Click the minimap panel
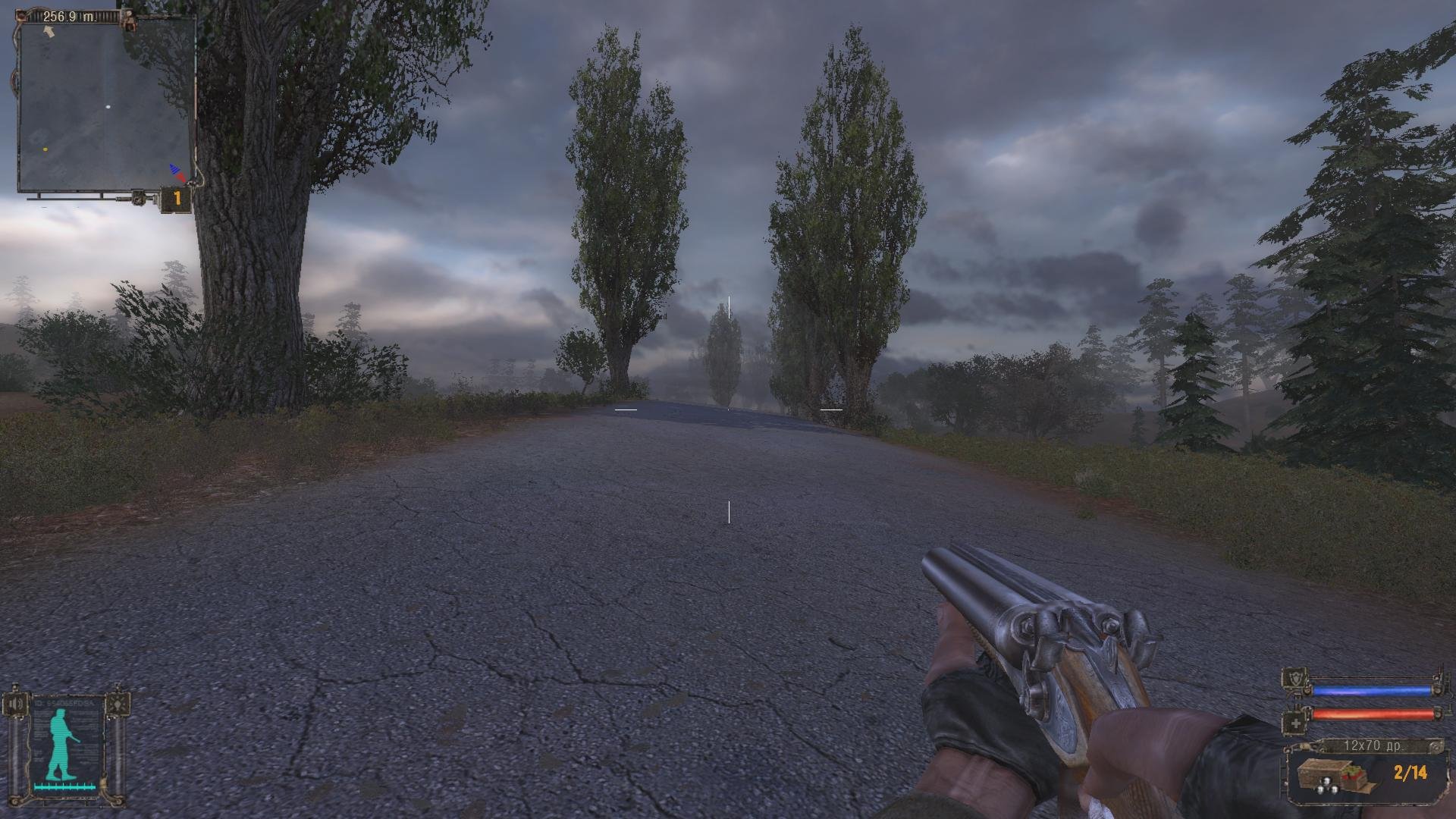The height and width of the screenshot is (819, 1456). coord(105,105)
